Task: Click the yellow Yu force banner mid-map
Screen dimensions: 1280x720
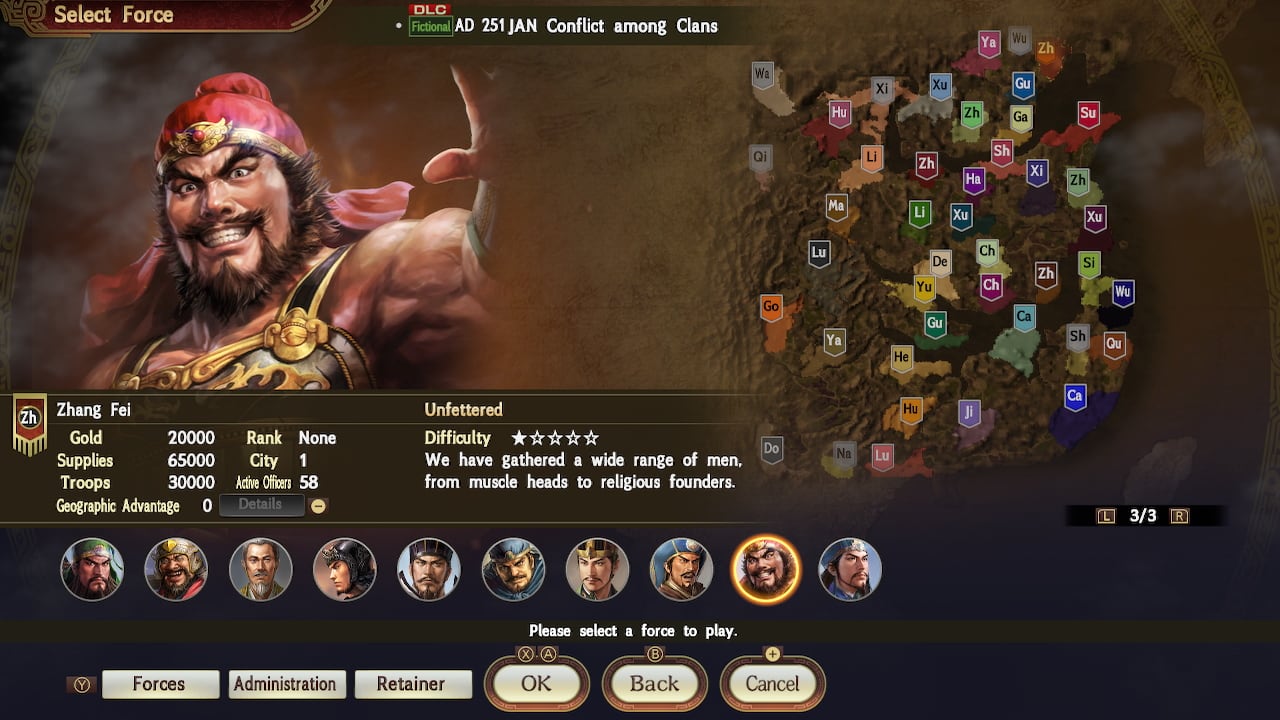Action: click(x=923, y=287)
